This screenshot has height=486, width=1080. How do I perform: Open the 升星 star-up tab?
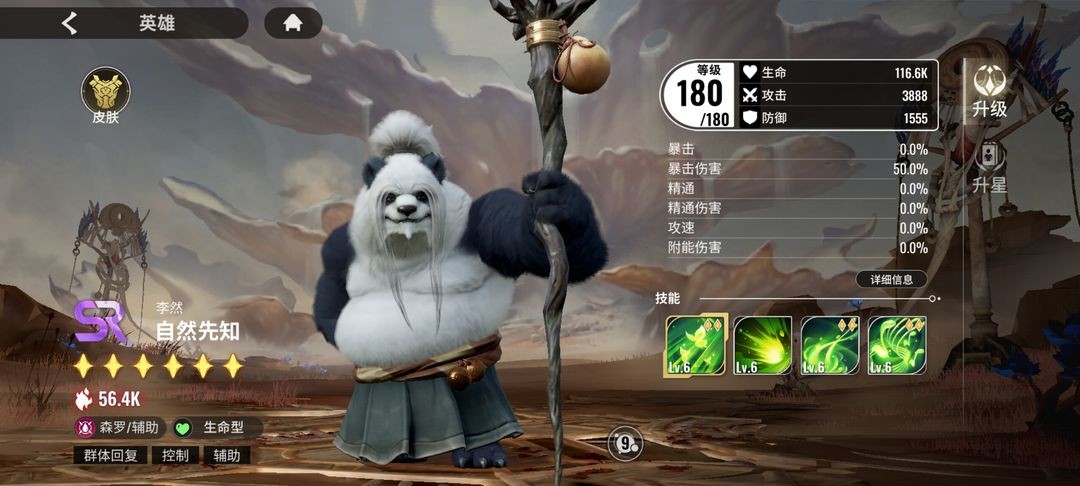(990, 169)
